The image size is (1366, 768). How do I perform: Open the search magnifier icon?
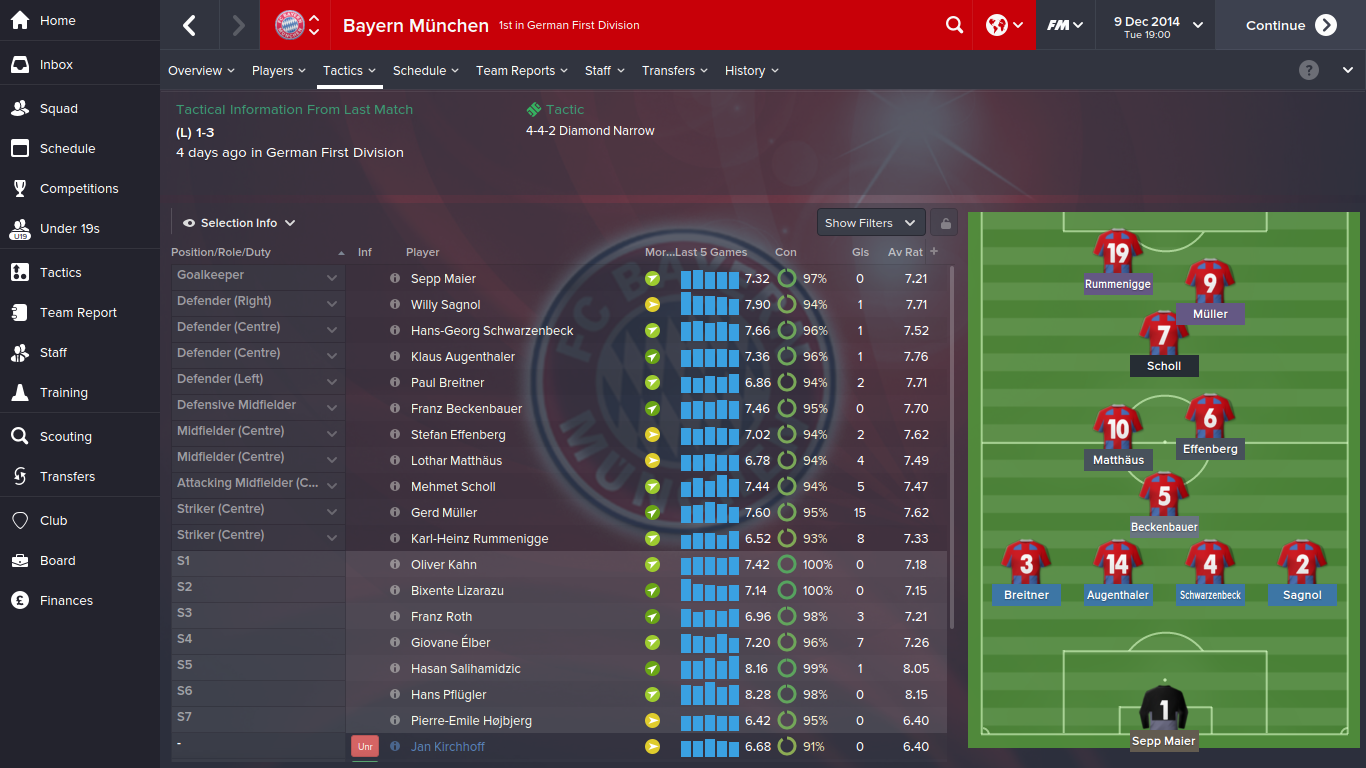[x=954, y=25]
